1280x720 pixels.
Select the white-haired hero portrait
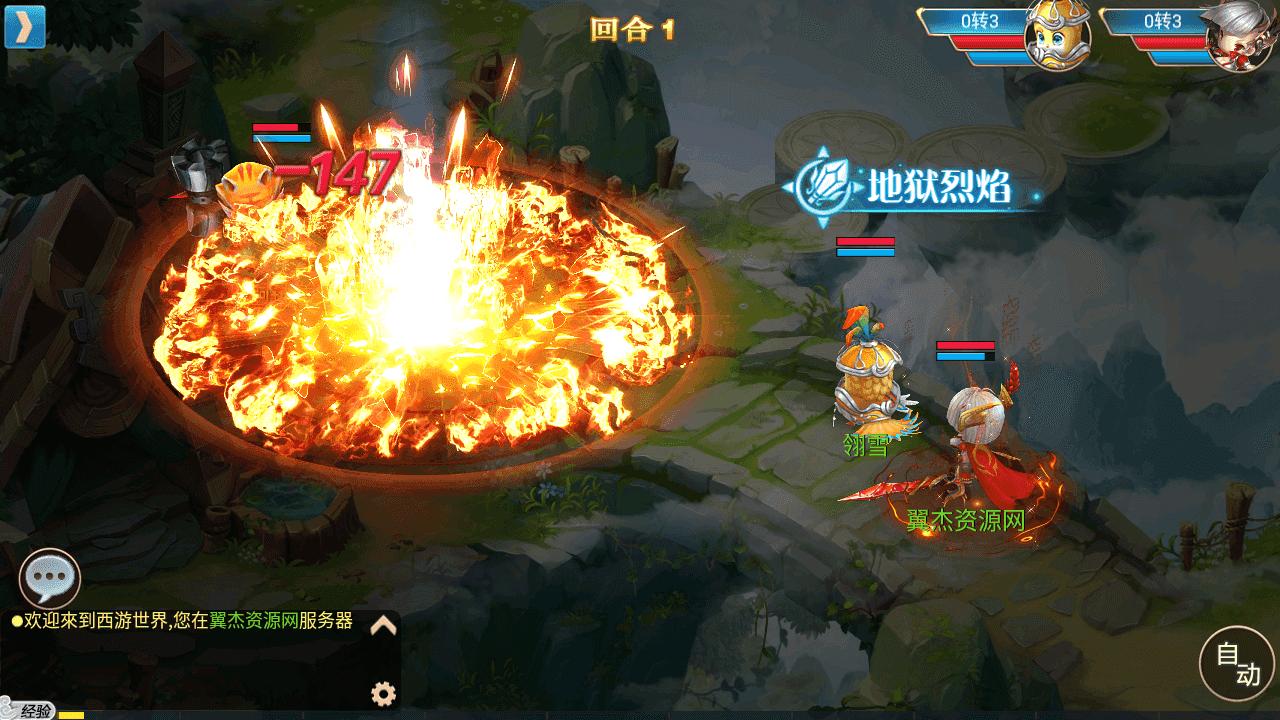(x=1238, y=36)
